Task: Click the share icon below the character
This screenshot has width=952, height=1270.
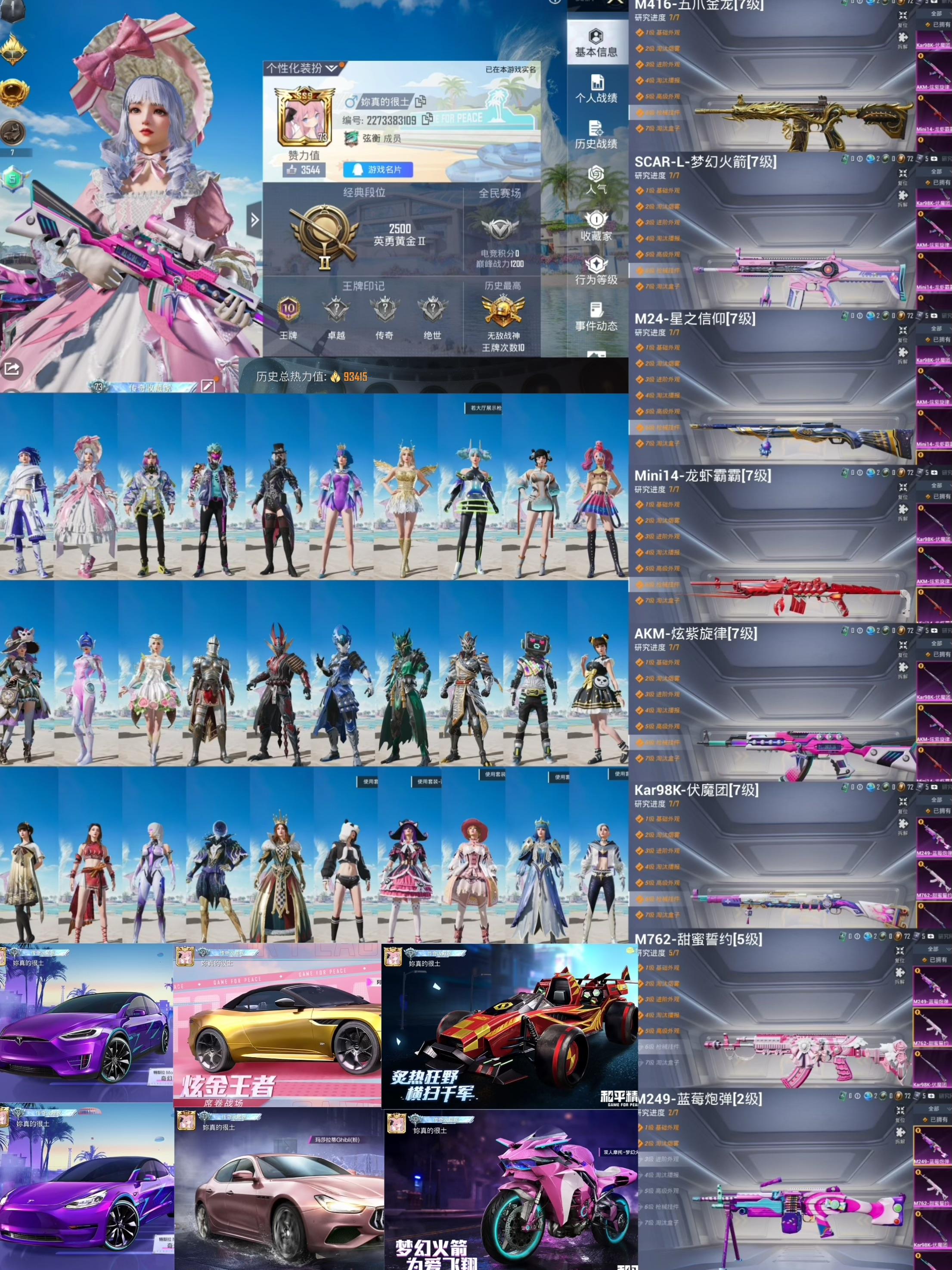Action: 12,369
